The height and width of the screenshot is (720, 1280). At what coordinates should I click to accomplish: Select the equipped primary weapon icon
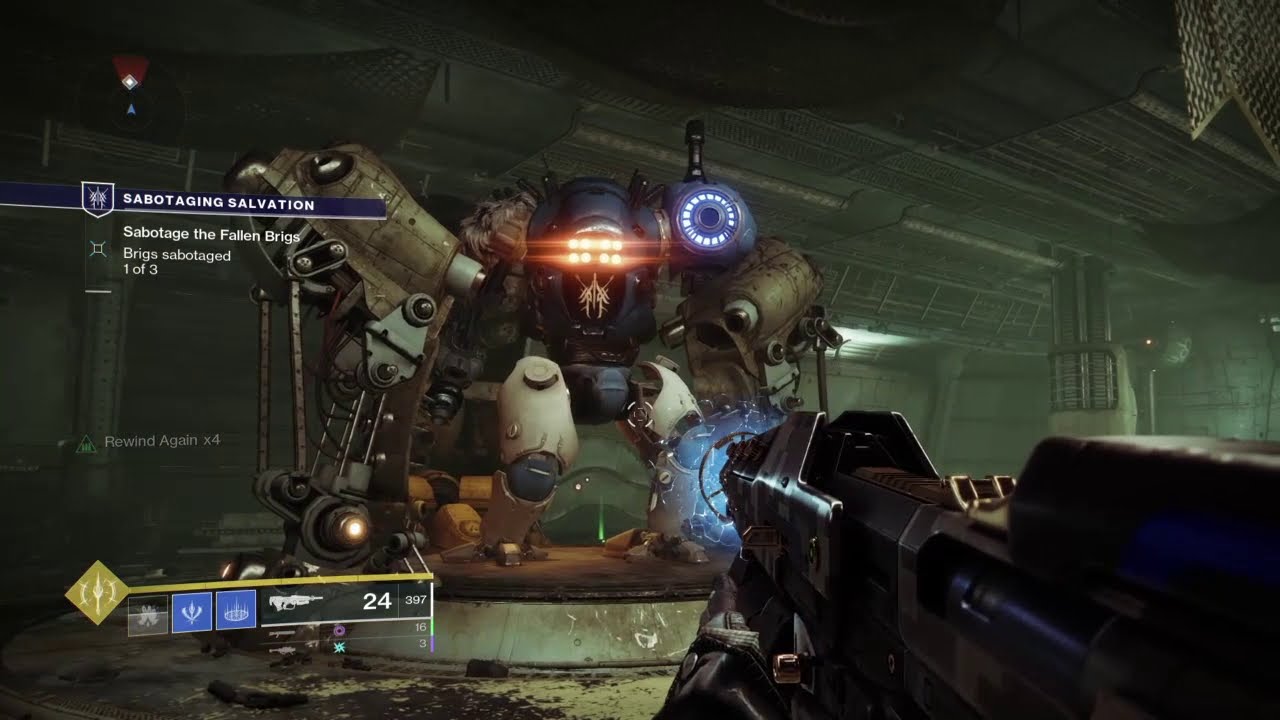point(296,602)
